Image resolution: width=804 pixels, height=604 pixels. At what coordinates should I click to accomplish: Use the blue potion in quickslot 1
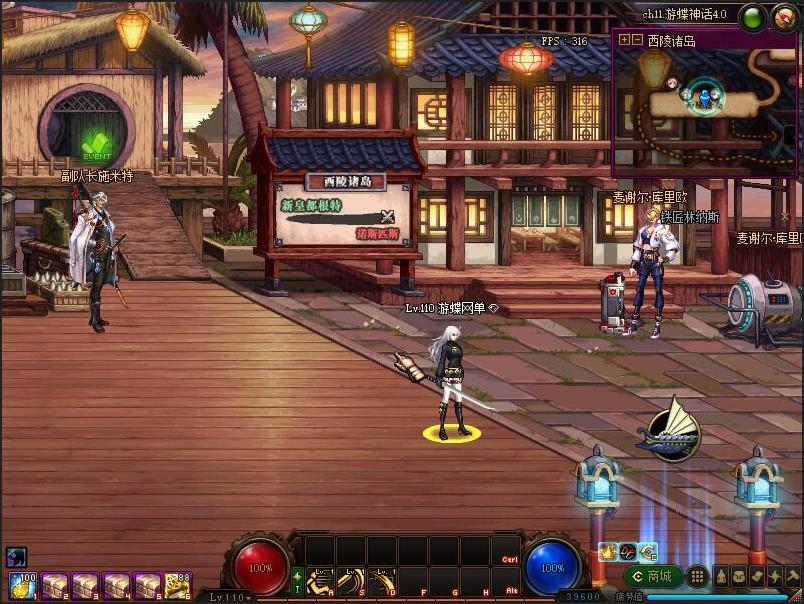pyautogui.click(x=23, y=585)
